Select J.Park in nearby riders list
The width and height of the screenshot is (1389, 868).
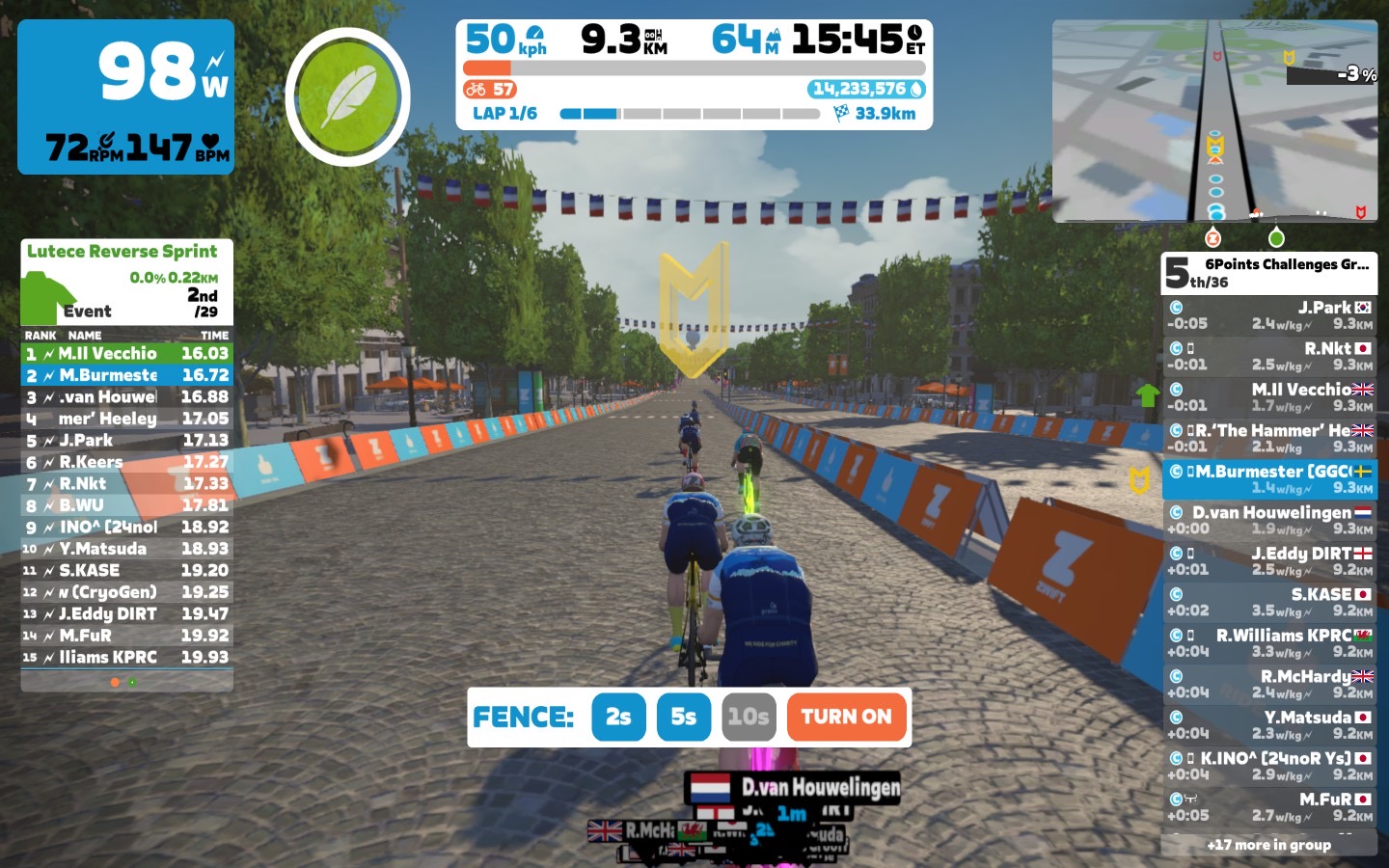[x=1268, y=315]
